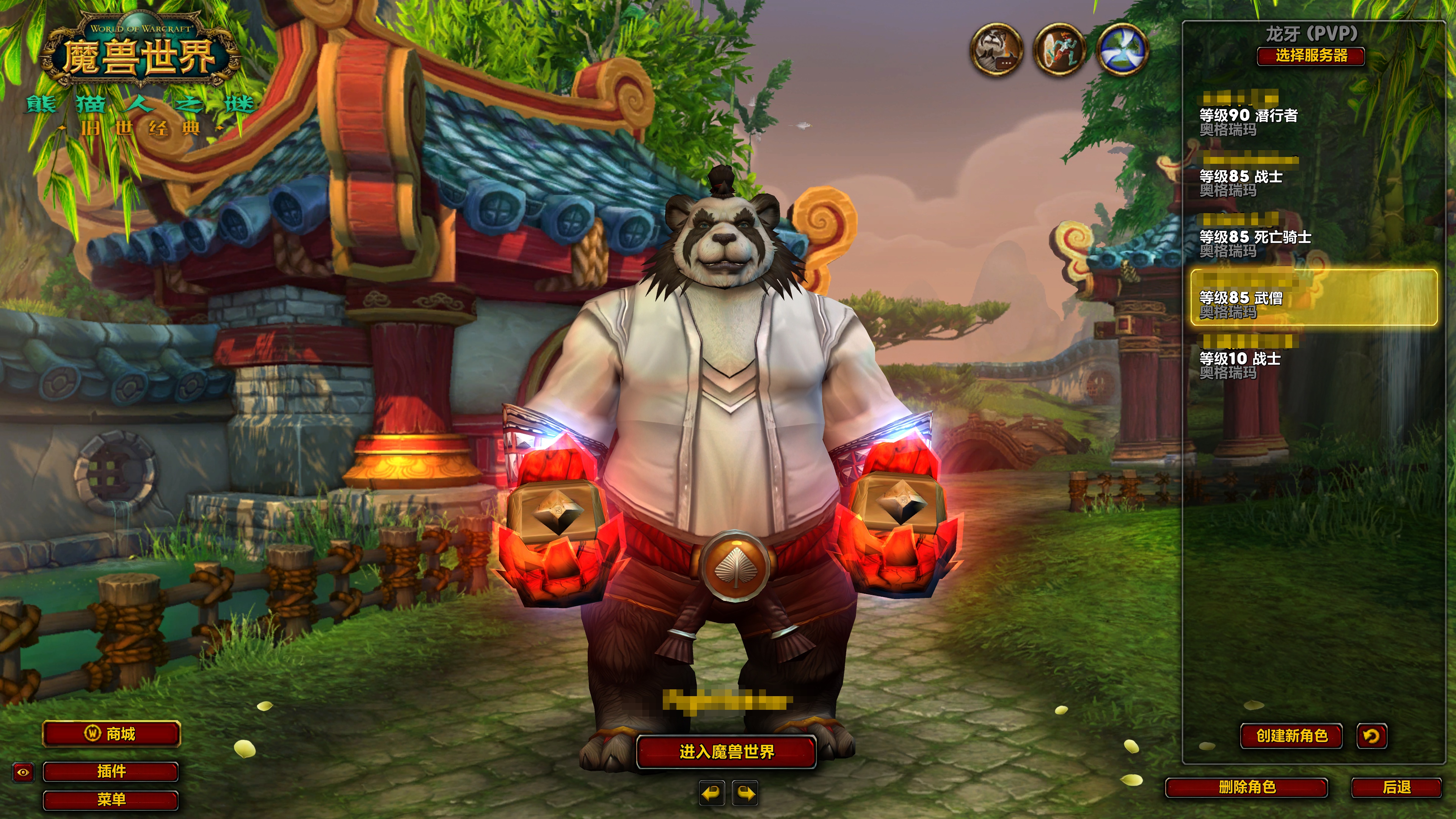Click 进入魔兽世界 to enter the game

726,752
